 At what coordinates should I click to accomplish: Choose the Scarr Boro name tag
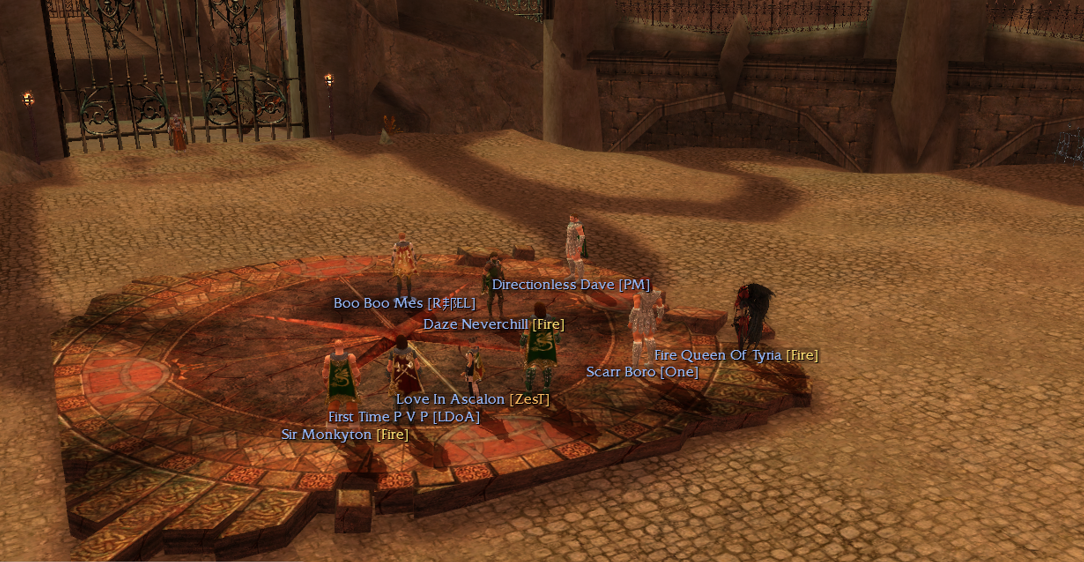click(x=642, y=372)
